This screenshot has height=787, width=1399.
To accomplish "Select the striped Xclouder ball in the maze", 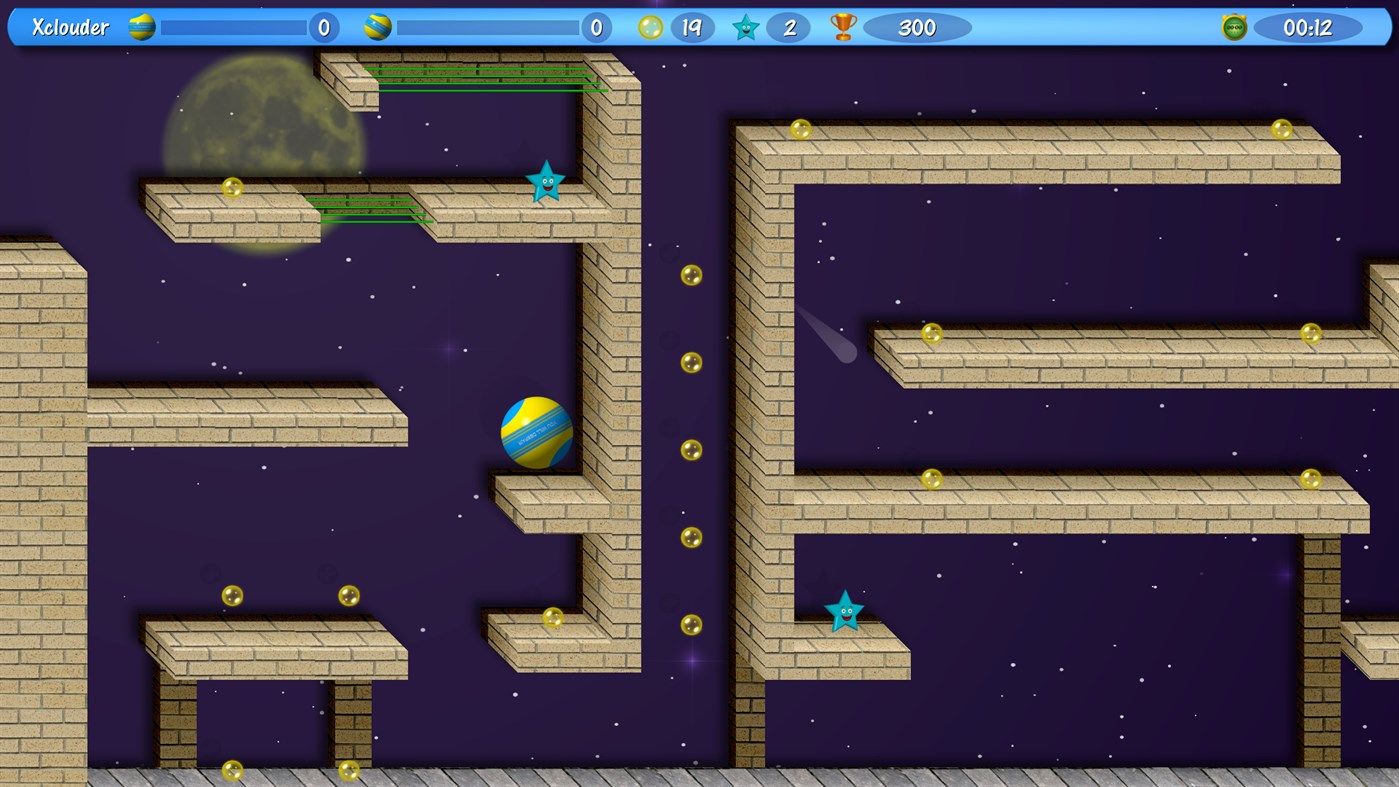I will (536, 432).
